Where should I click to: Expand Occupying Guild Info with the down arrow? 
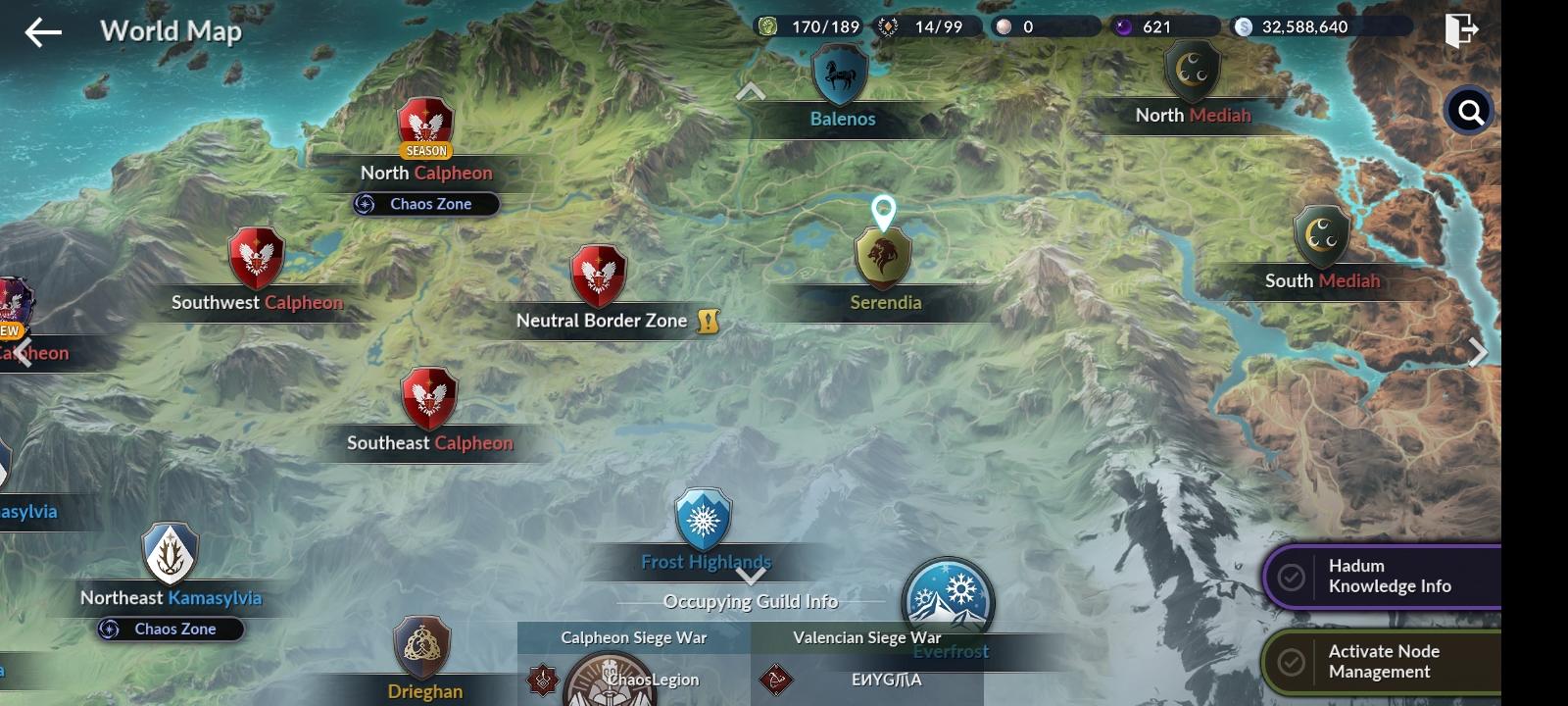coord(751,578)
